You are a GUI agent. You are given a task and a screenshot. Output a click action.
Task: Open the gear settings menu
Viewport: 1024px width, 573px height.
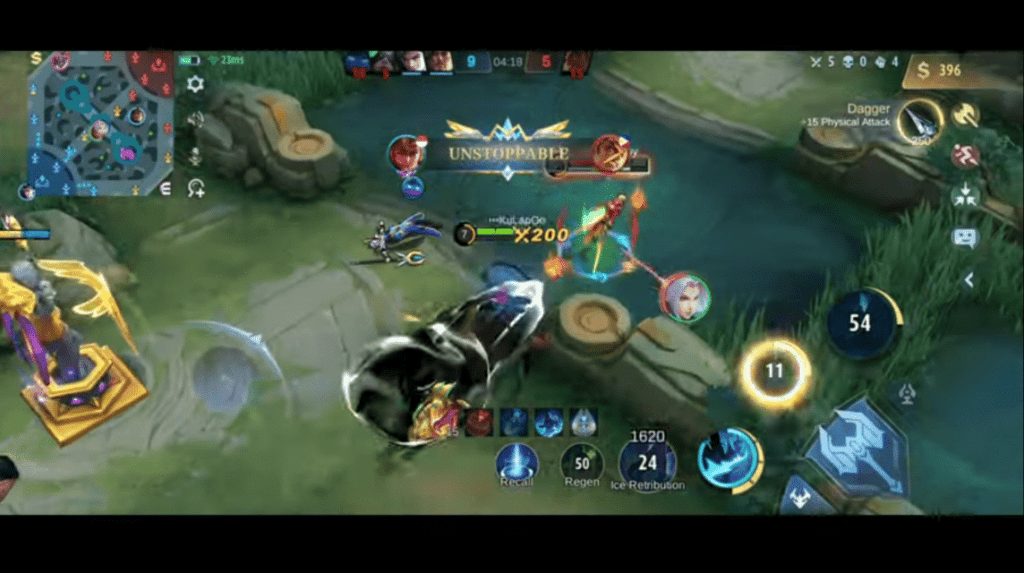[x=195, y=84]
